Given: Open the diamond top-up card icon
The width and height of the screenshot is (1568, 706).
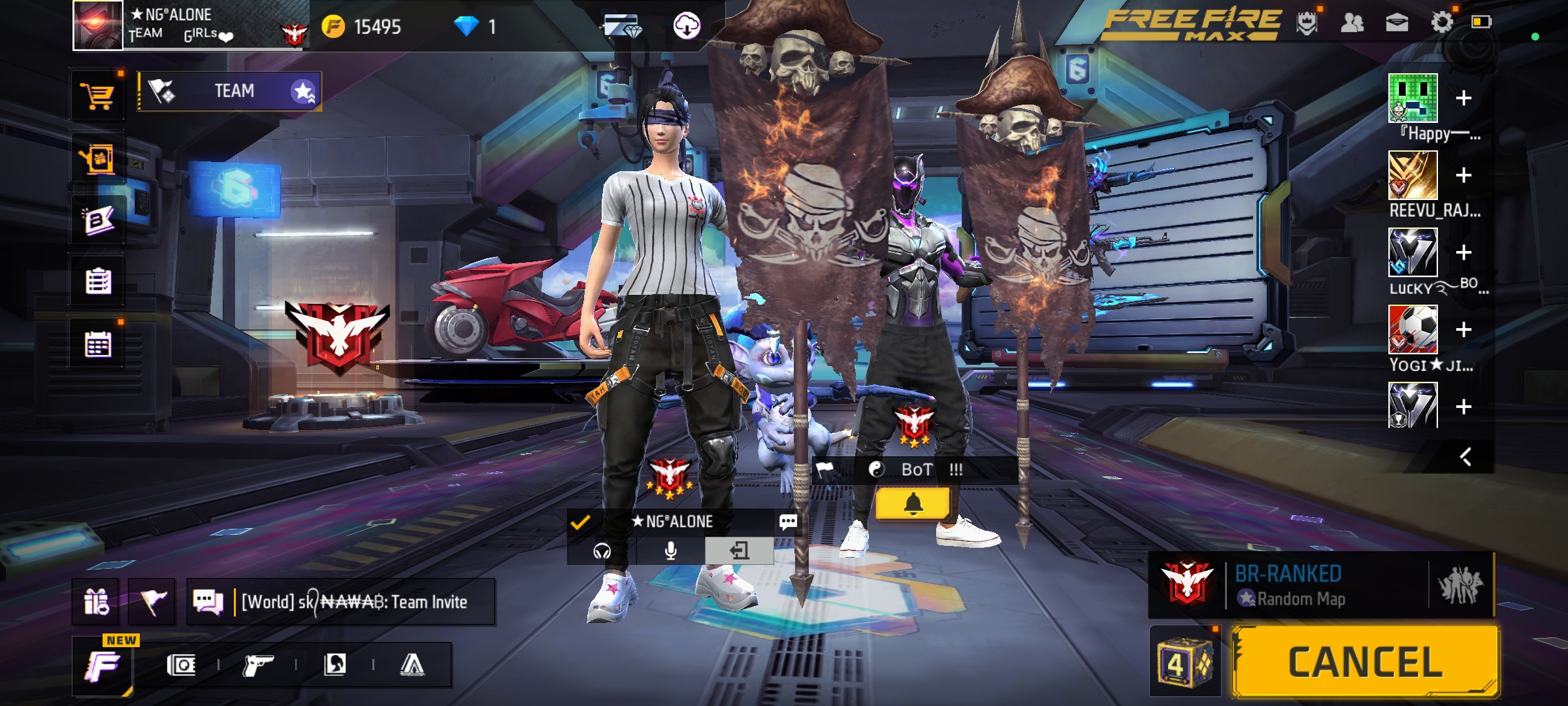Looking at the screenshot, I should pos(621,26).
